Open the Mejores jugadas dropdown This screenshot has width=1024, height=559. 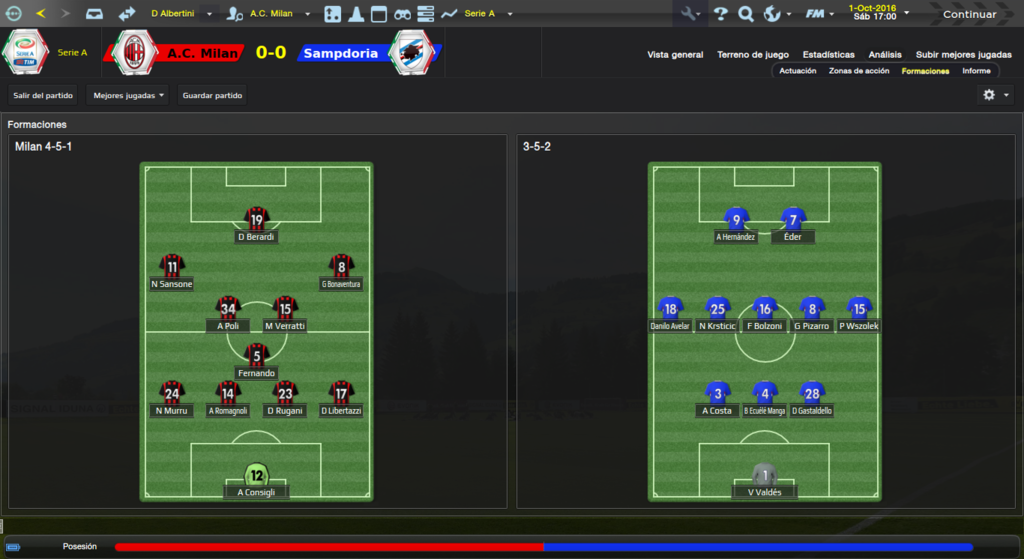[x=127, y=95]
